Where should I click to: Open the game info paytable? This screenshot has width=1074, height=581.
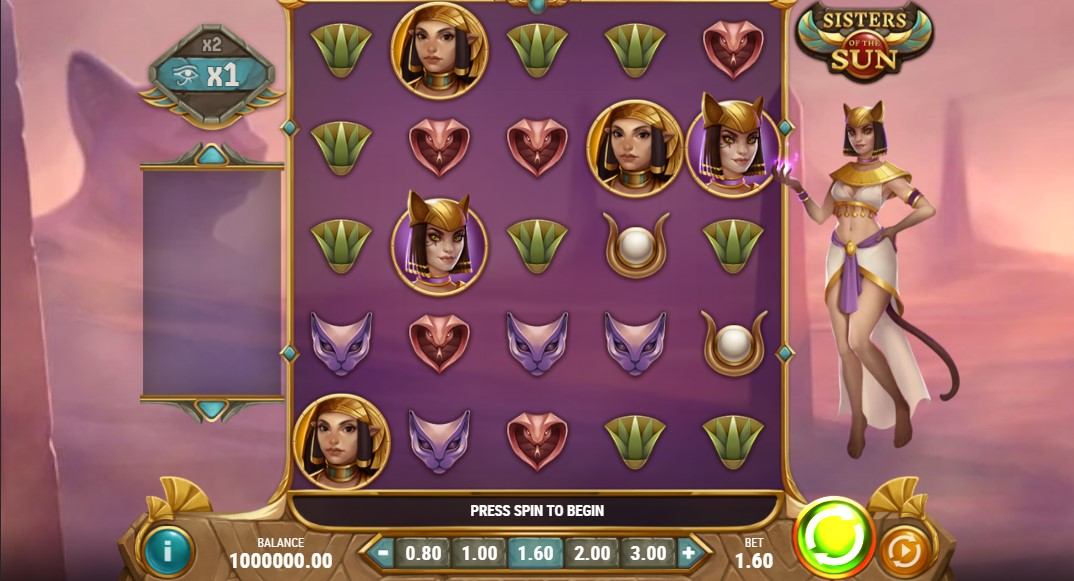pyautogui.click(x=165, y=550)
